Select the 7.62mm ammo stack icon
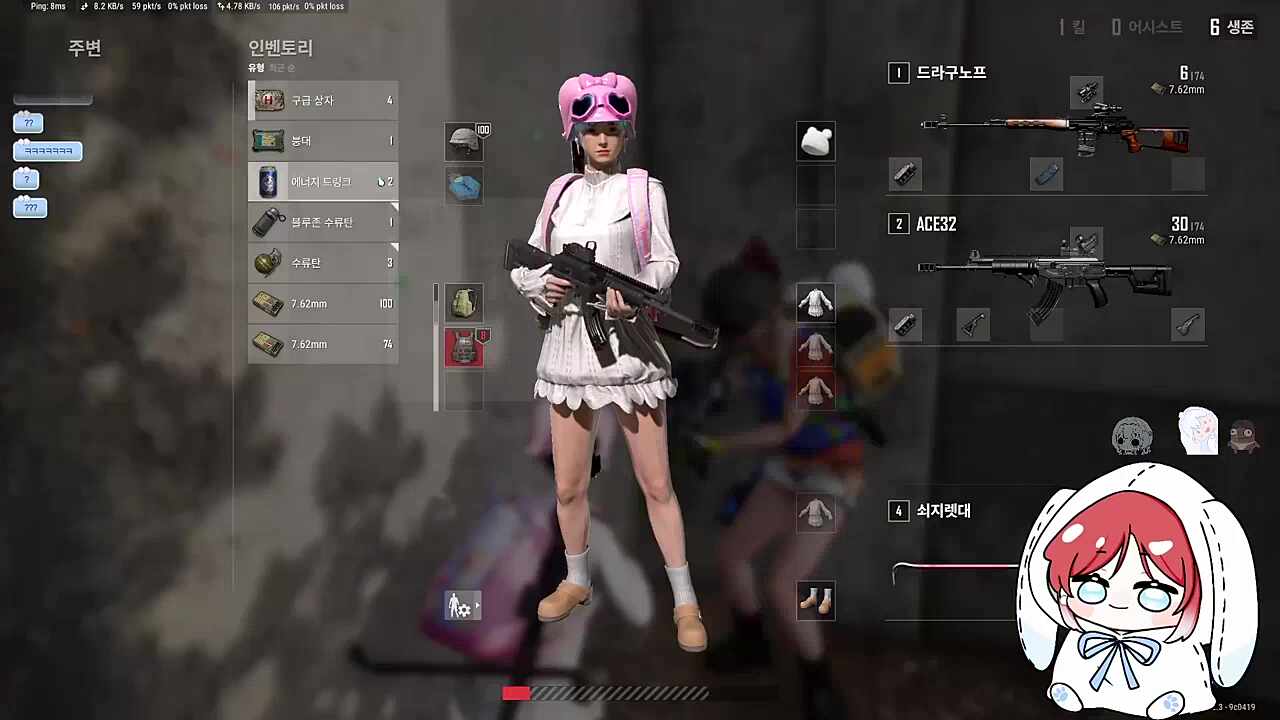1280x720 pixels. tap(270, 303)
